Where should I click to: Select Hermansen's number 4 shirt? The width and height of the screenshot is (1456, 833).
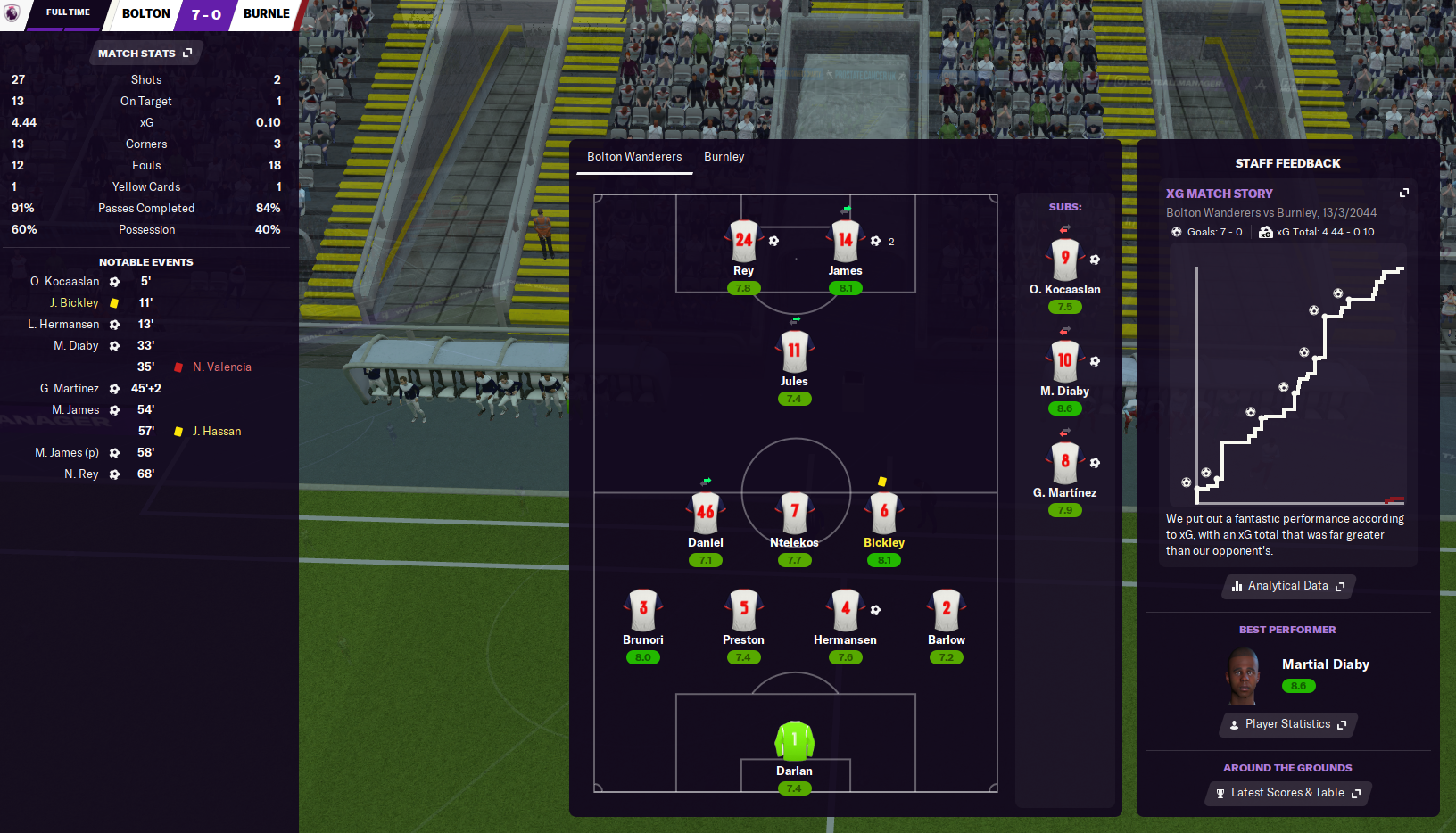point(845,610)
